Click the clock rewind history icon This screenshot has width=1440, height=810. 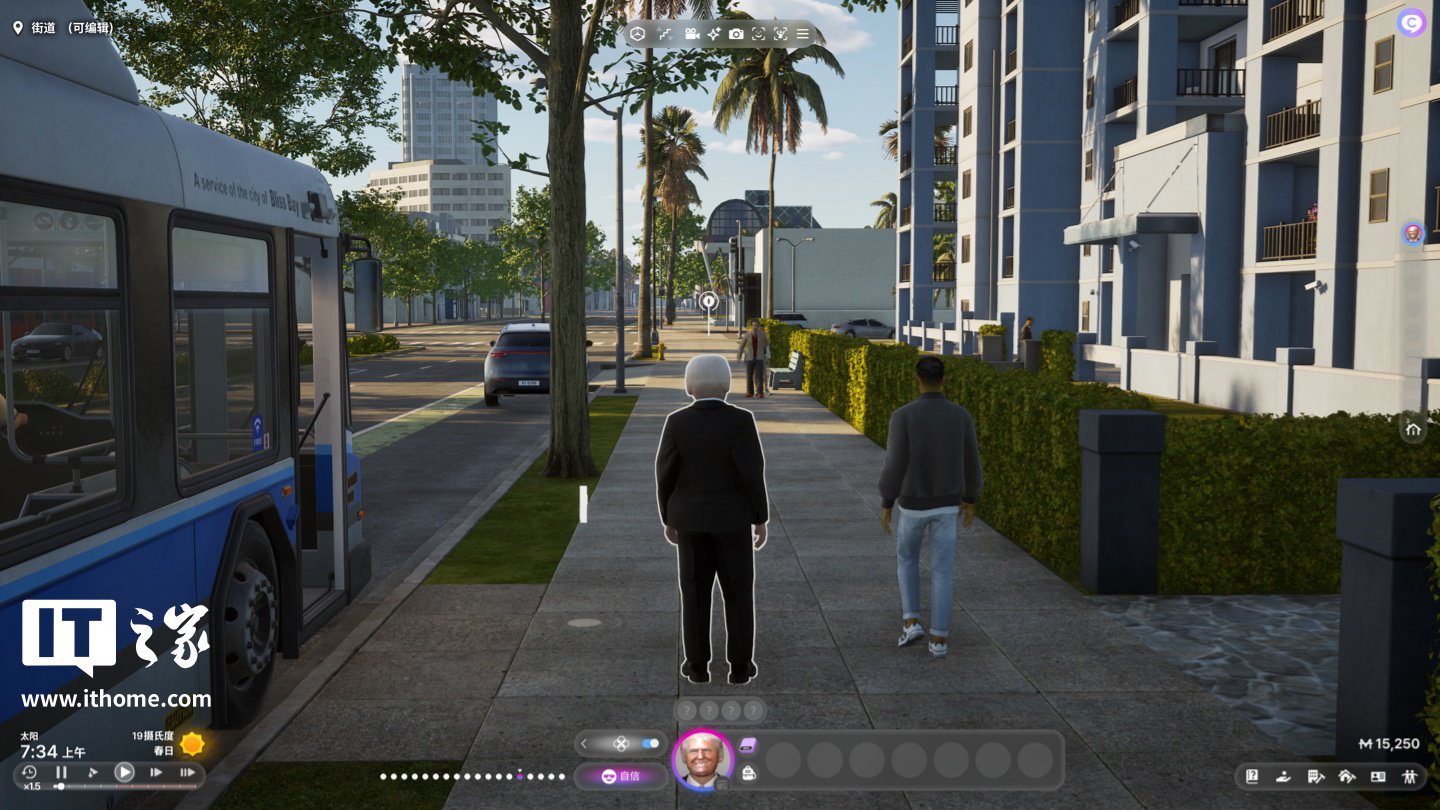point(29,772)
